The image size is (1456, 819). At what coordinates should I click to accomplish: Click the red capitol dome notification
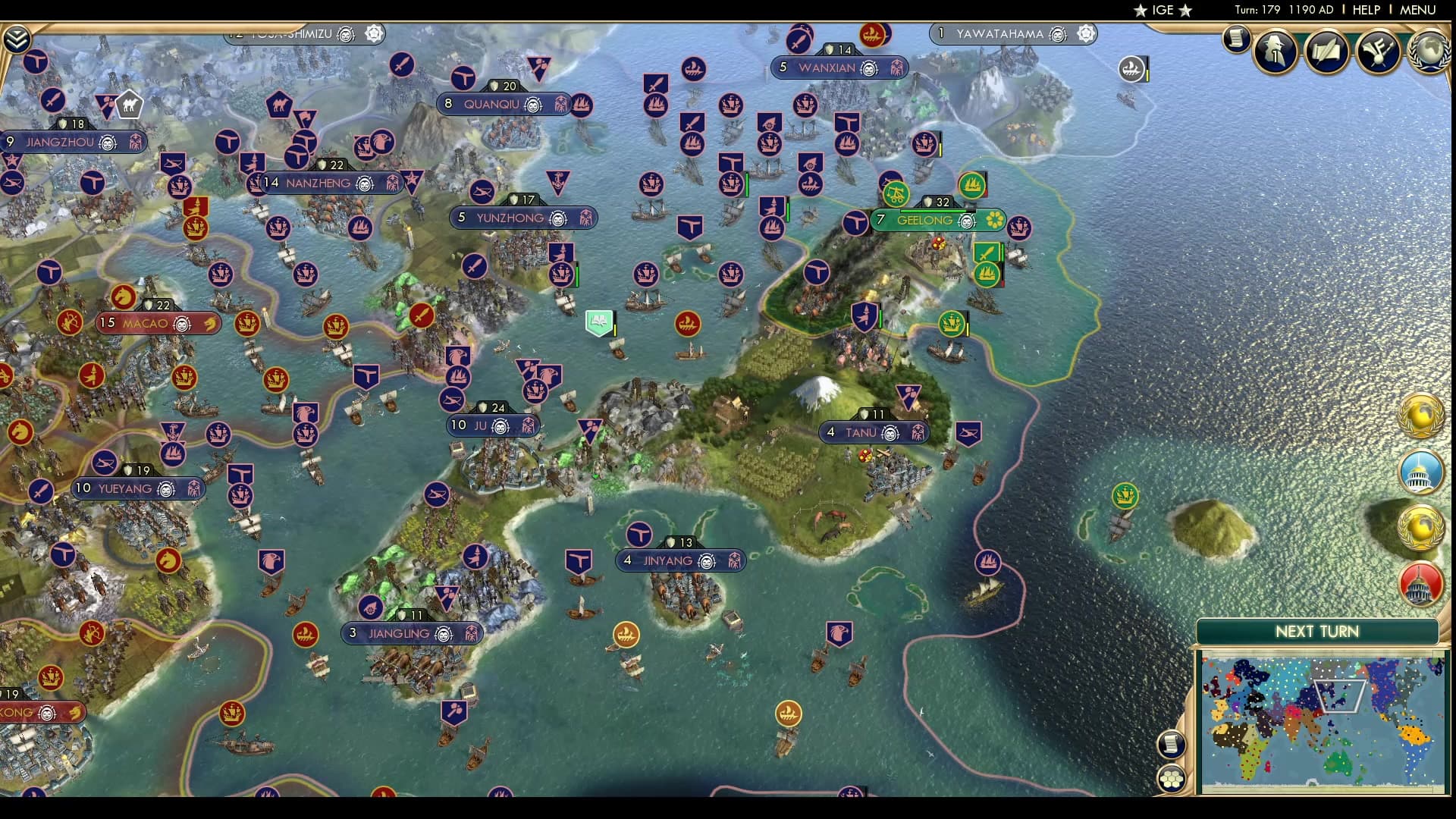(x=1421, y=583)
